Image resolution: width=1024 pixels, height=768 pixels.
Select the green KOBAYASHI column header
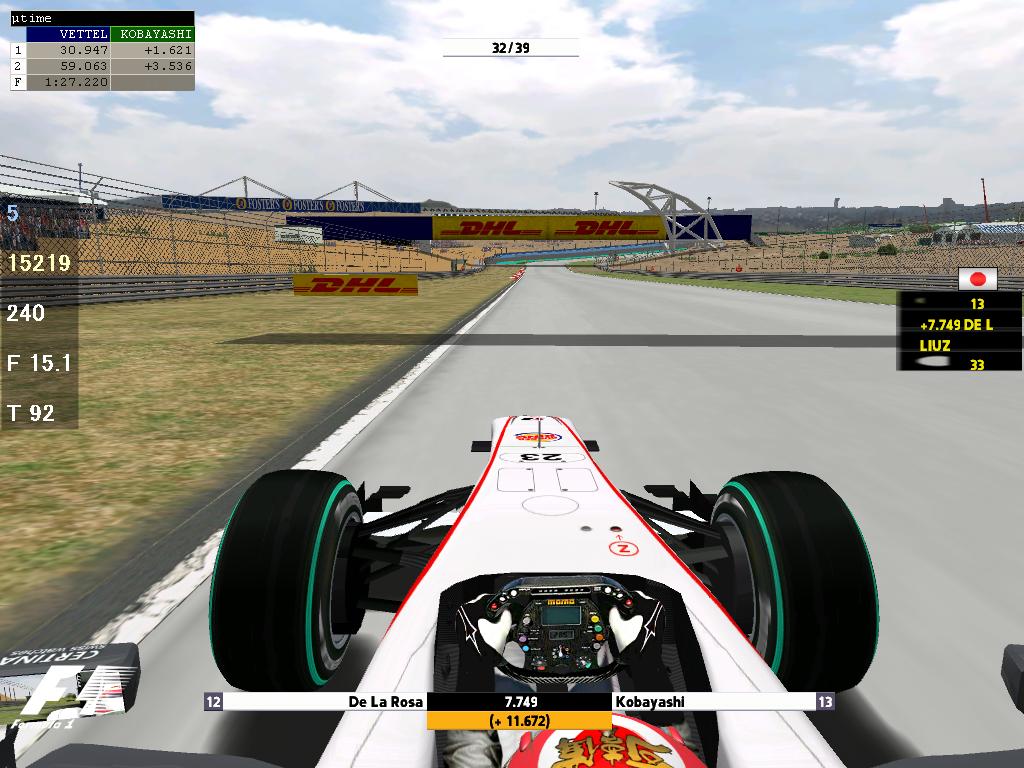[x=152, y=34]
